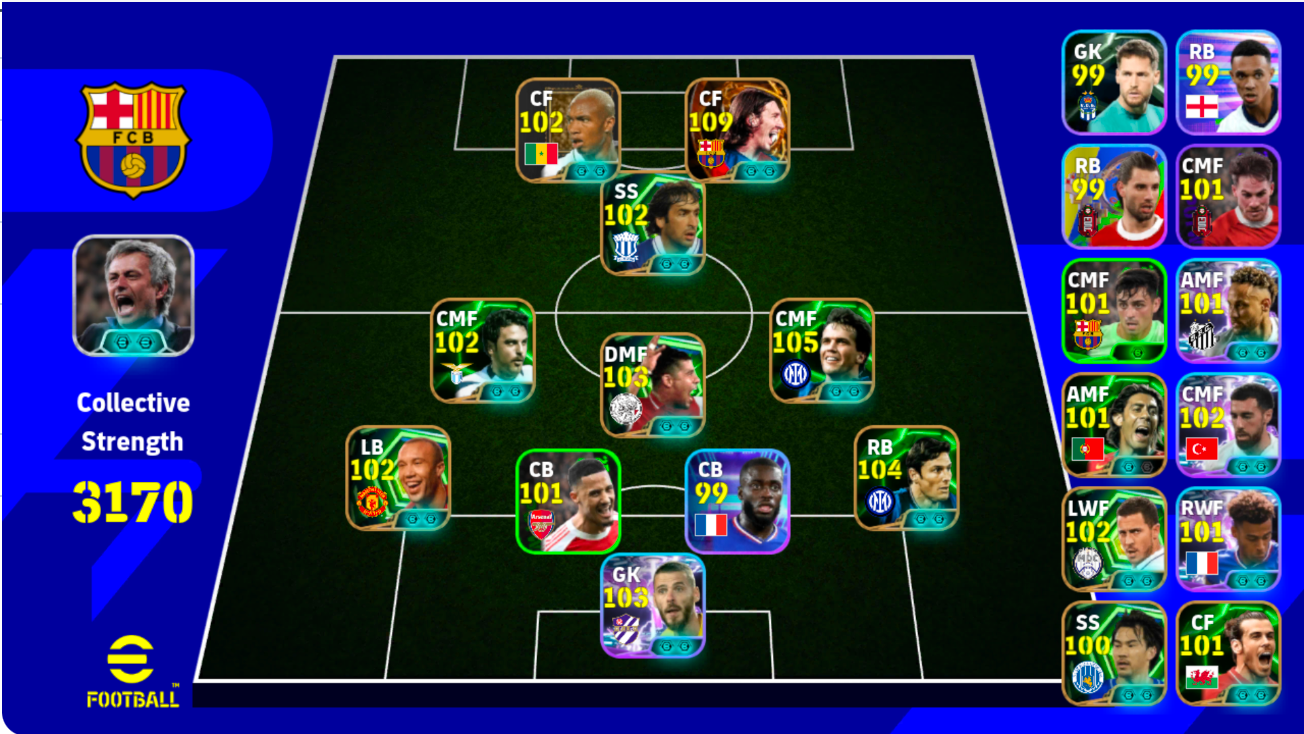Screen dimensions: 1304x734
Task: Open the CMF 101 Pedri bench card
Action: tap(1113, 310)
